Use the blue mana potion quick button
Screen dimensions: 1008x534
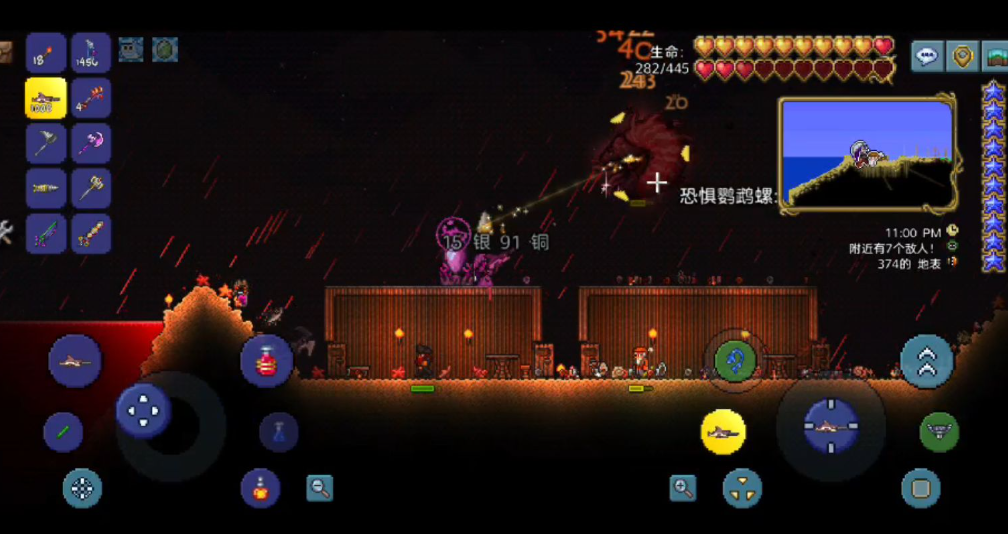coord(278,432)
